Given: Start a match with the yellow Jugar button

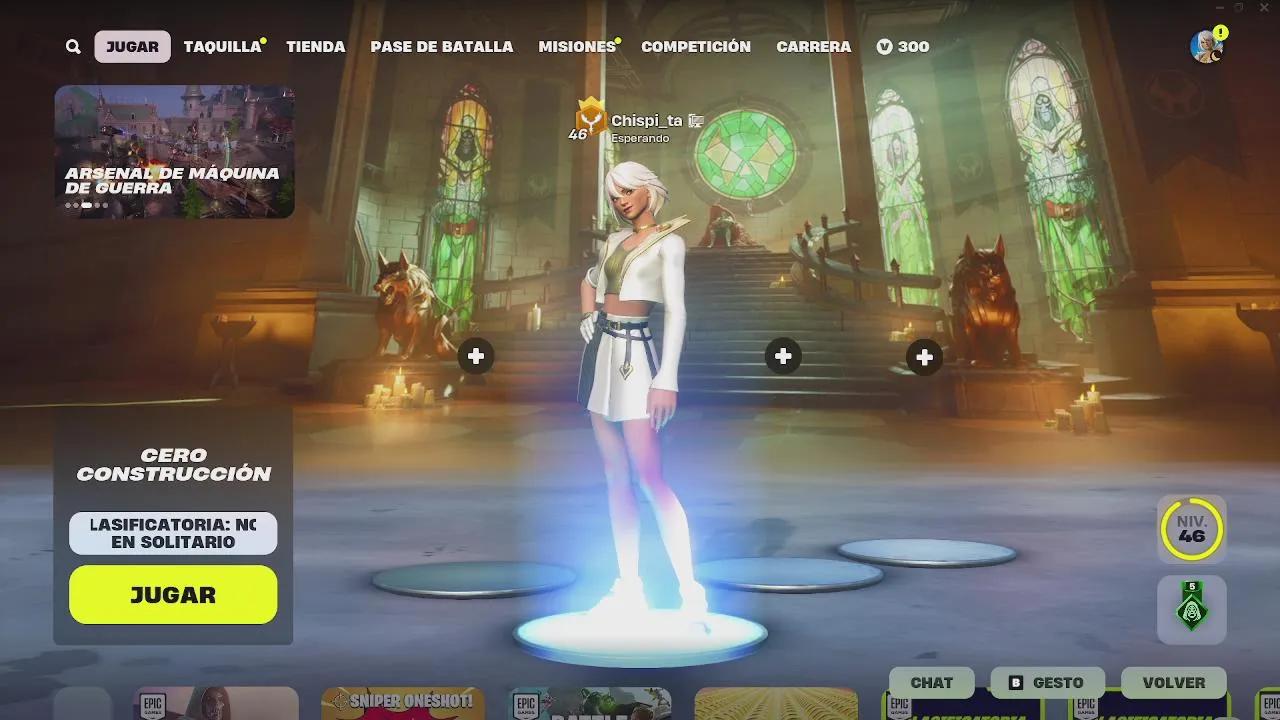Looking at the screenshot, I should (x=173, y=595).
